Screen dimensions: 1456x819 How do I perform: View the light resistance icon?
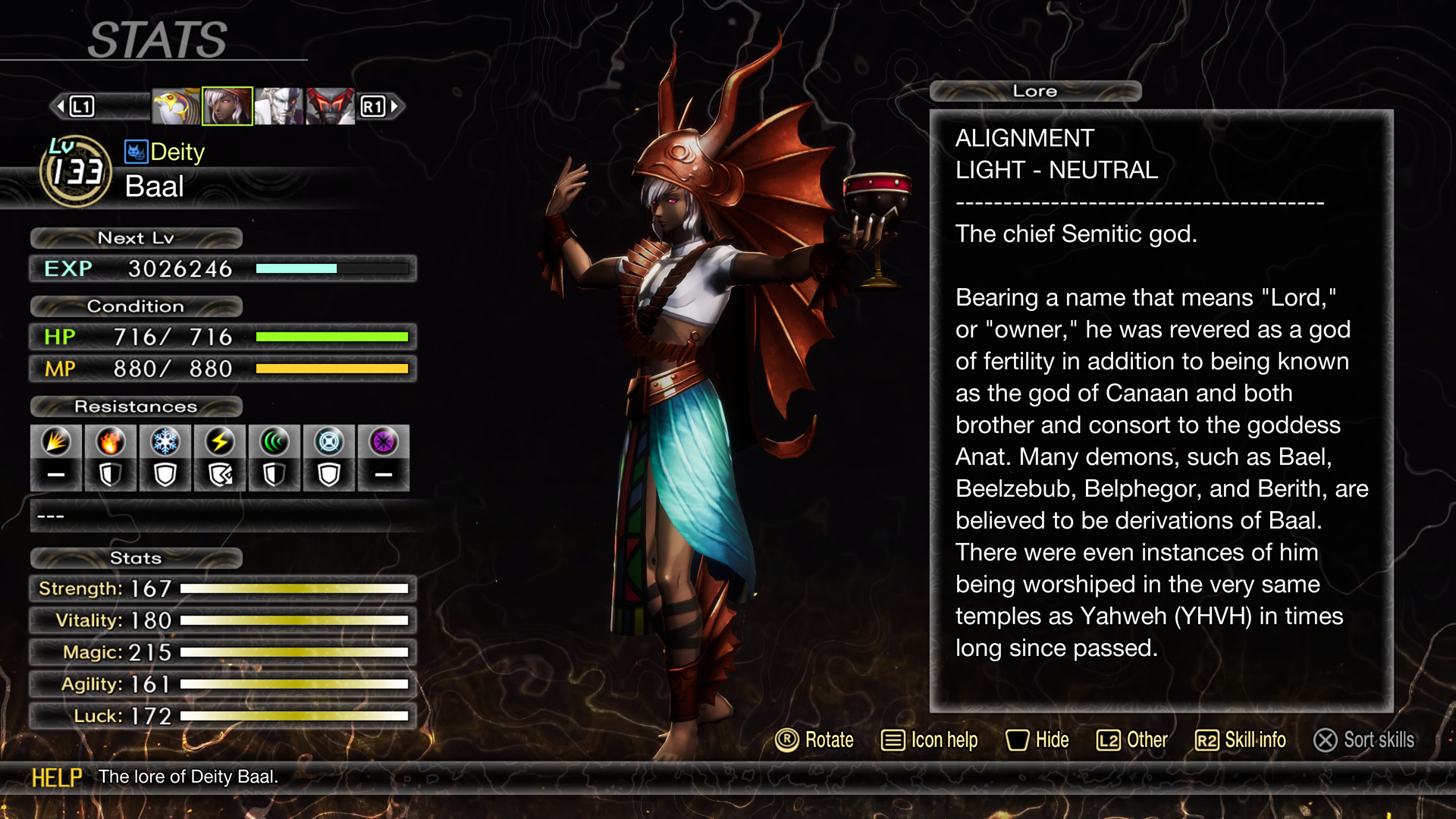(x=329, y=442)
